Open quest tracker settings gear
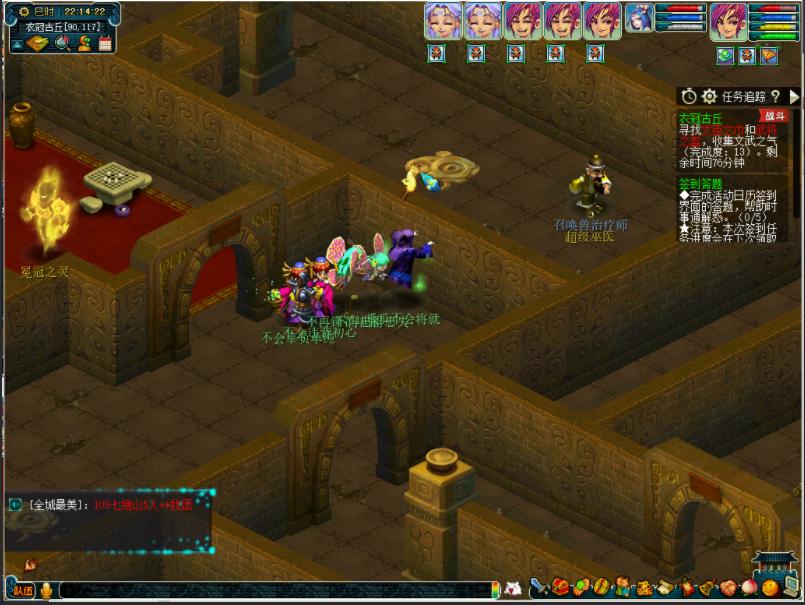This screenshot has height=605, width=805. click(710, 97)
